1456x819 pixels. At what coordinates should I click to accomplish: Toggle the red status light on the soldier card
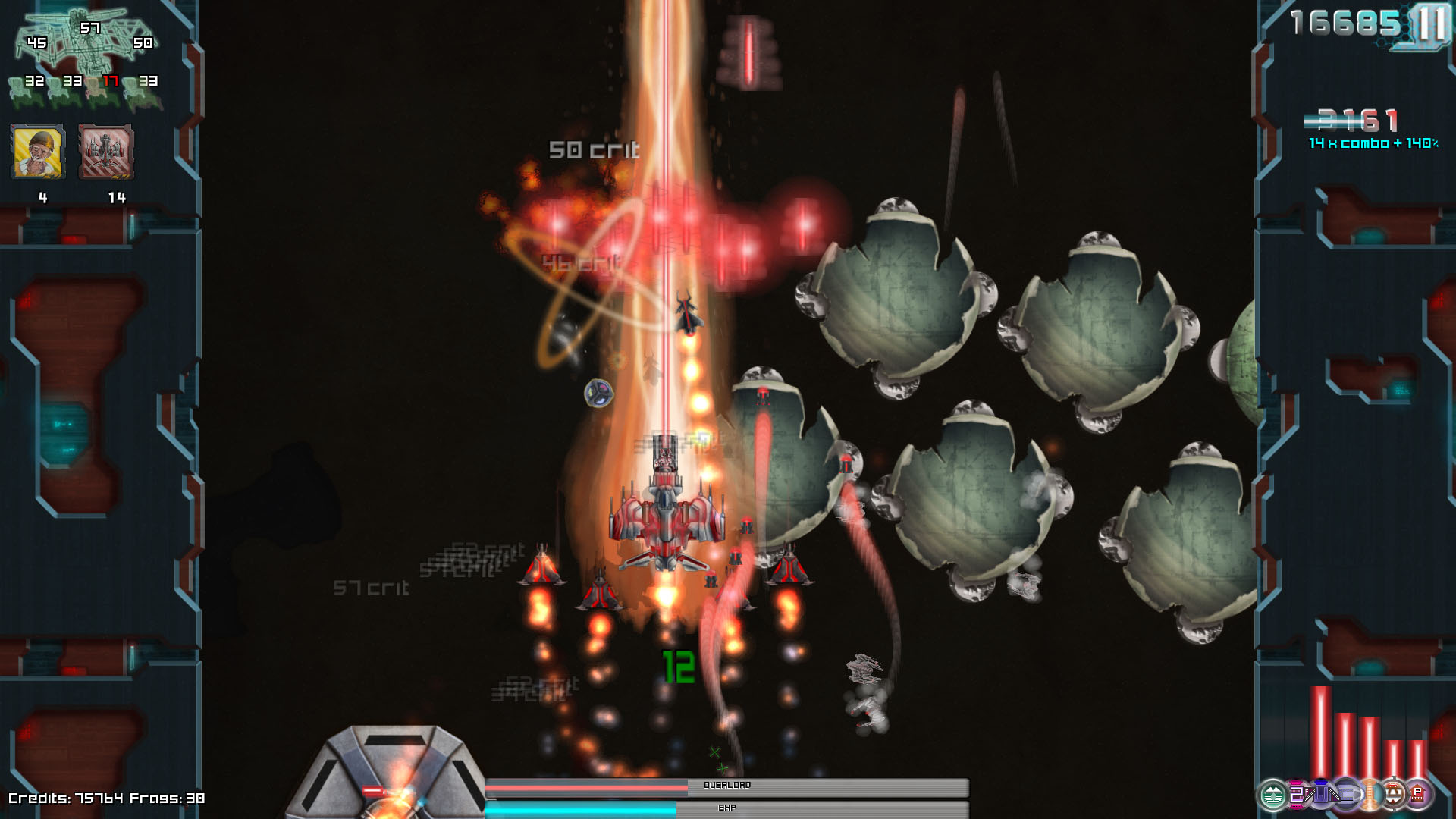coord(13,127)
